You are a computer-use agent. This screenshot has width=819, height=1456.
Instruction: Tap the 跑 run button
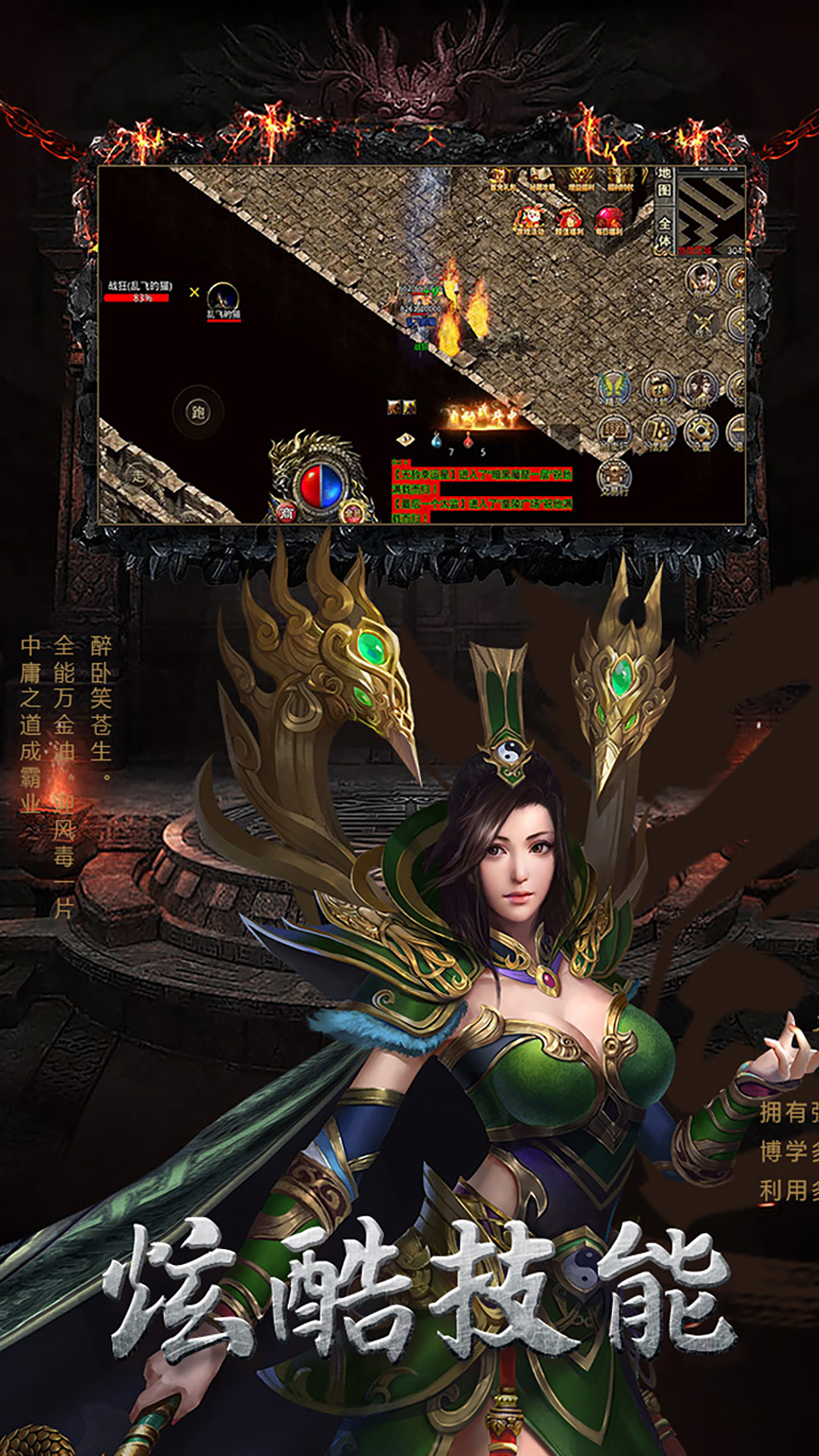pos(198,413)
